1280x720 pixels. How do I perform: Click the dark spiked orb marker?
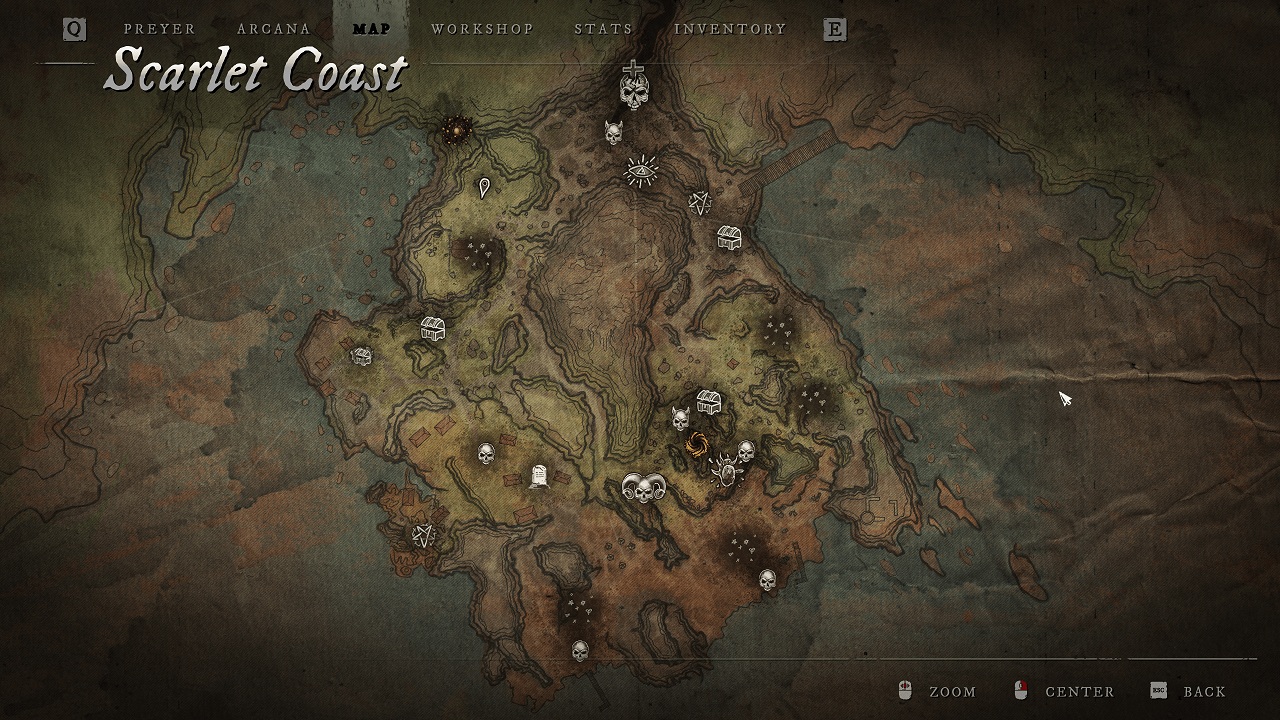457,128
